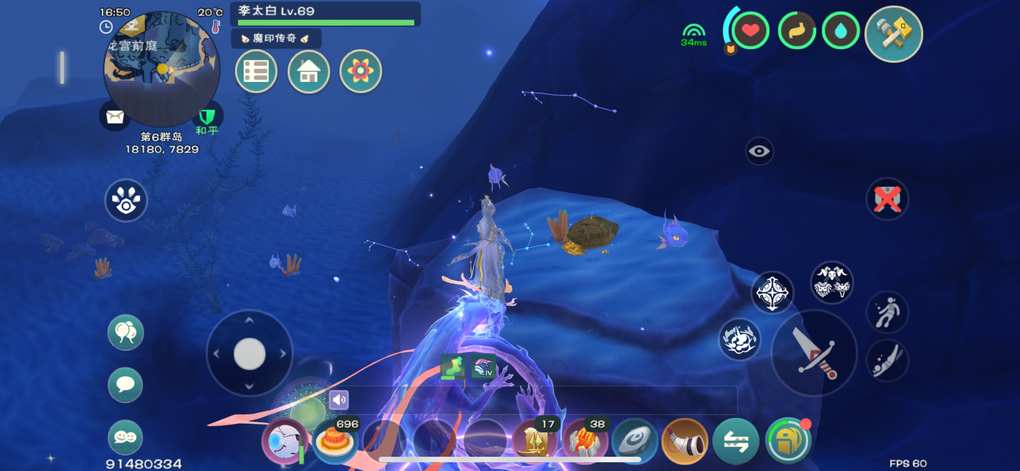Screen dimensions: 1020x471
Task: Open the backpack inventory button
Action: (x=788, y=441)
